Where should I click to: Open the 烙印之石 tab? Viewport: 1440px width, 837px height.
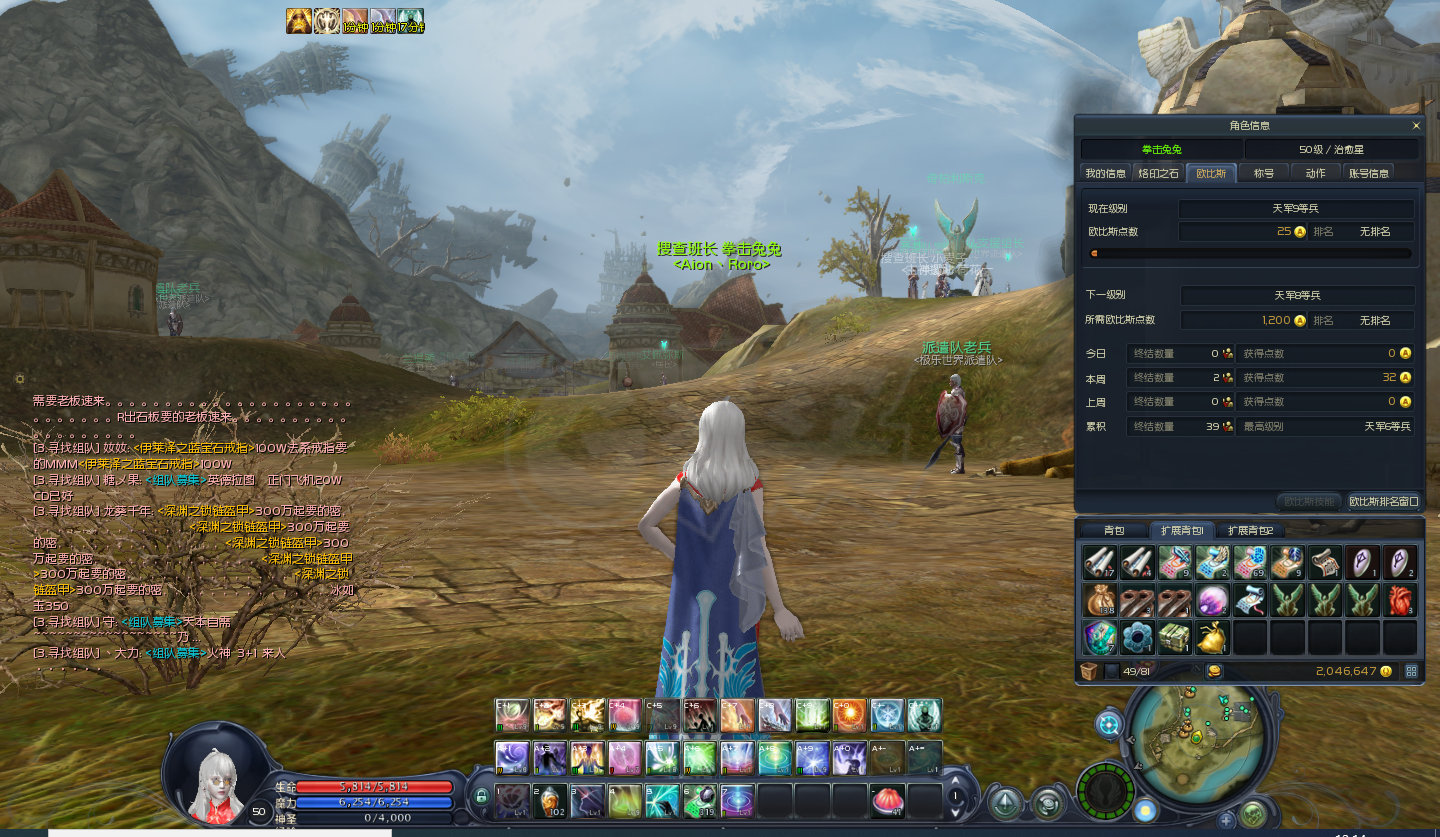pyautogui.click(x=1158, y=173)
